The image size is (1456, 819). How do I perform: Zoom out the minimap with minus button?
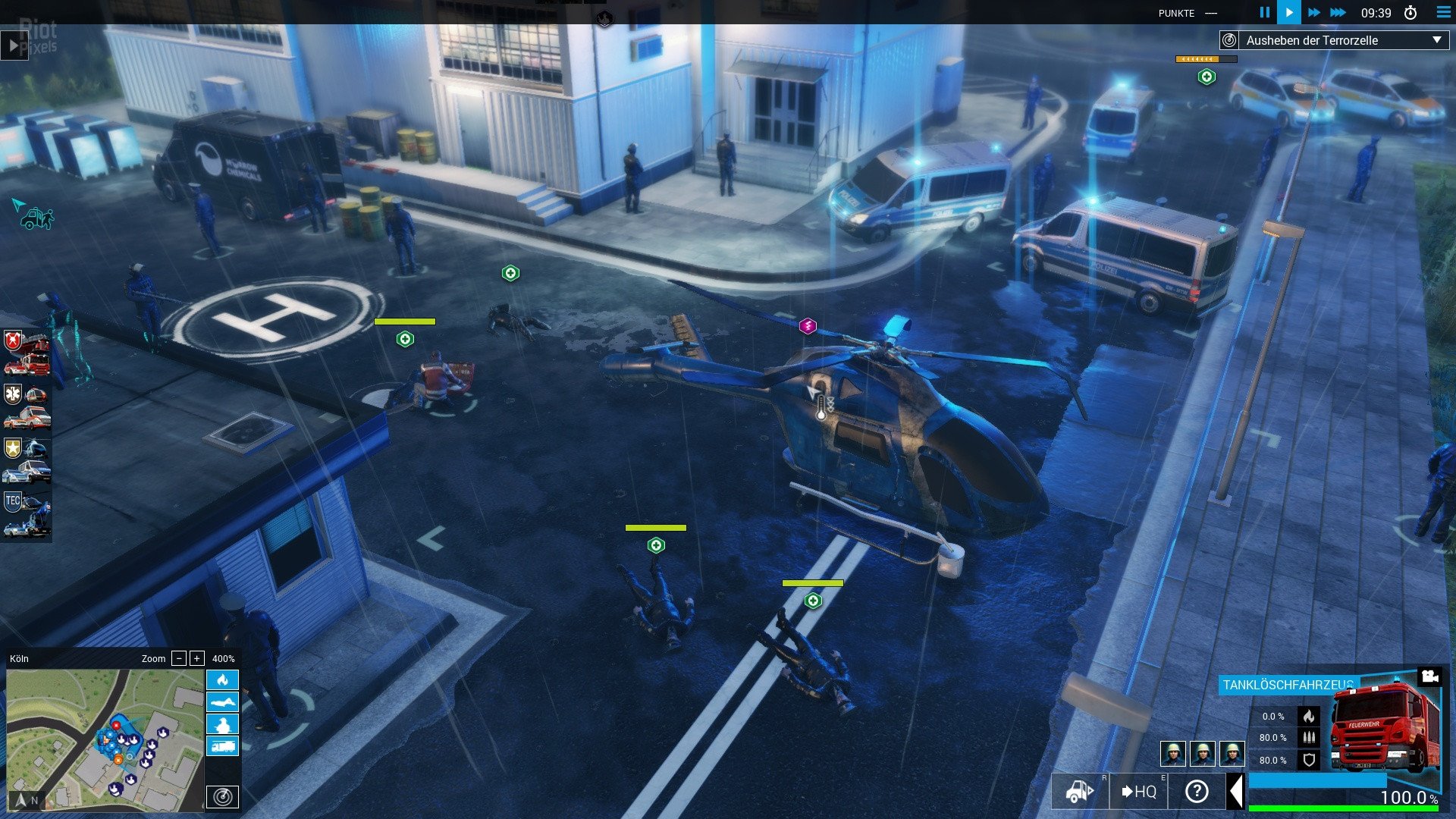(179, 658)
